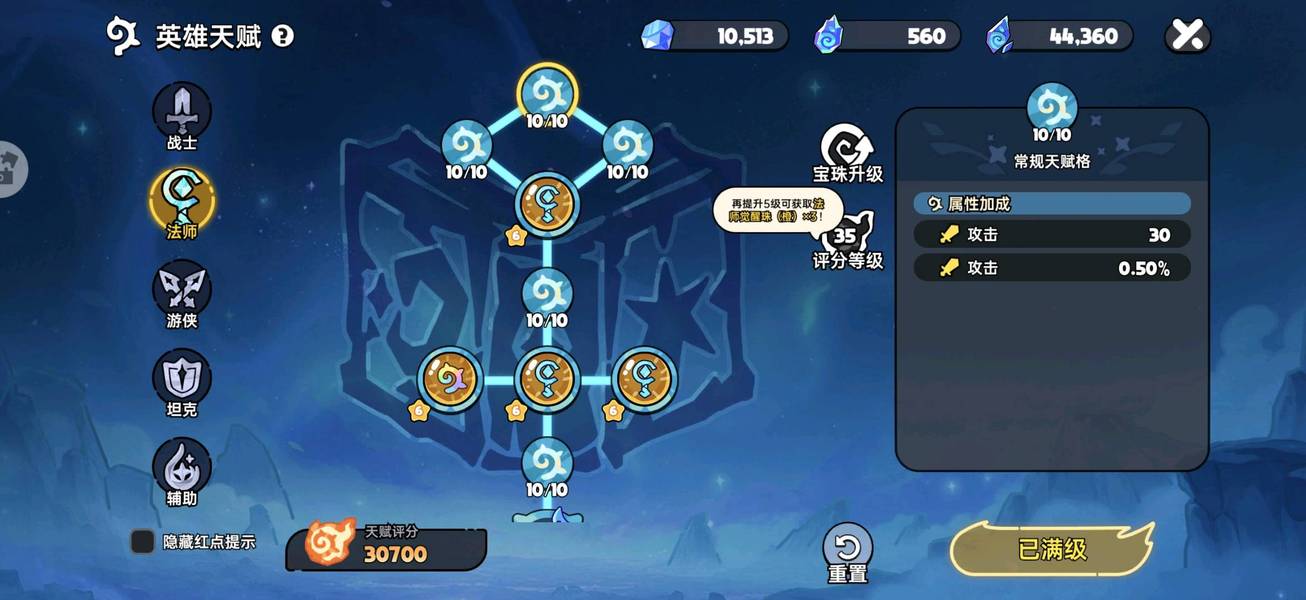Select the bottom 10/10 talent node
The height and width of the screenshot is (600, 1306).
547,462
